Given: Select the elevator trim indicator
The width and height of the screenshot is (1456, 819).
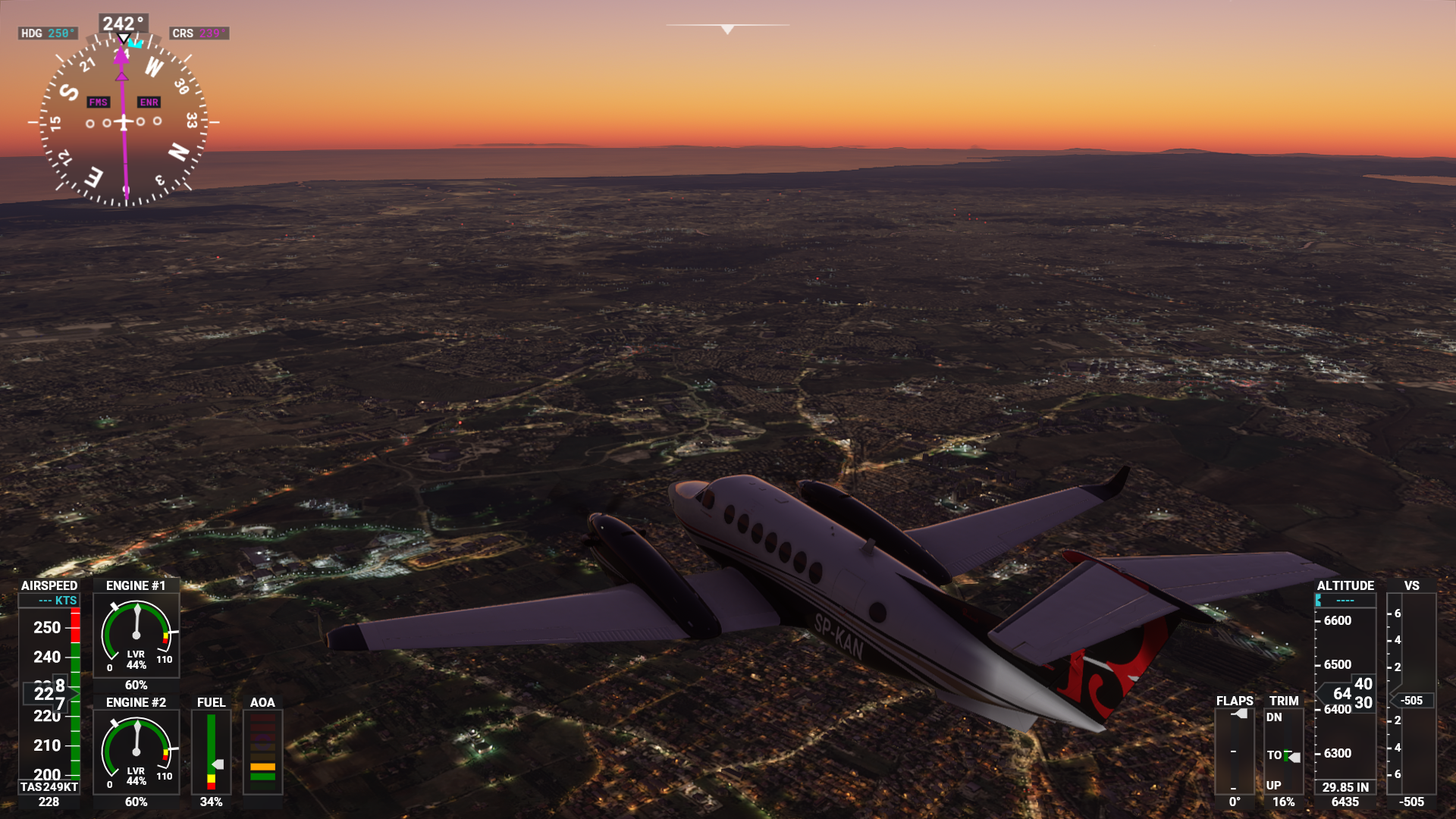Looking at the screenshot, I should tap(1283, 751).
